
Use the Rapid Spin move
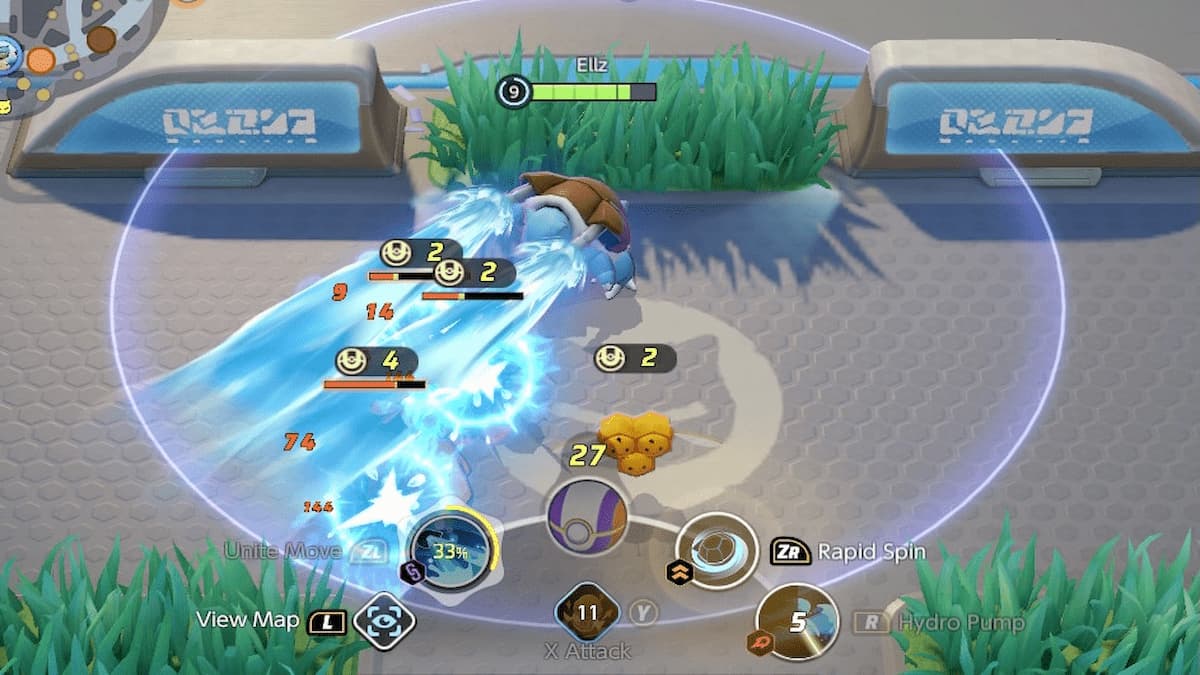click(x=717, y=551)
